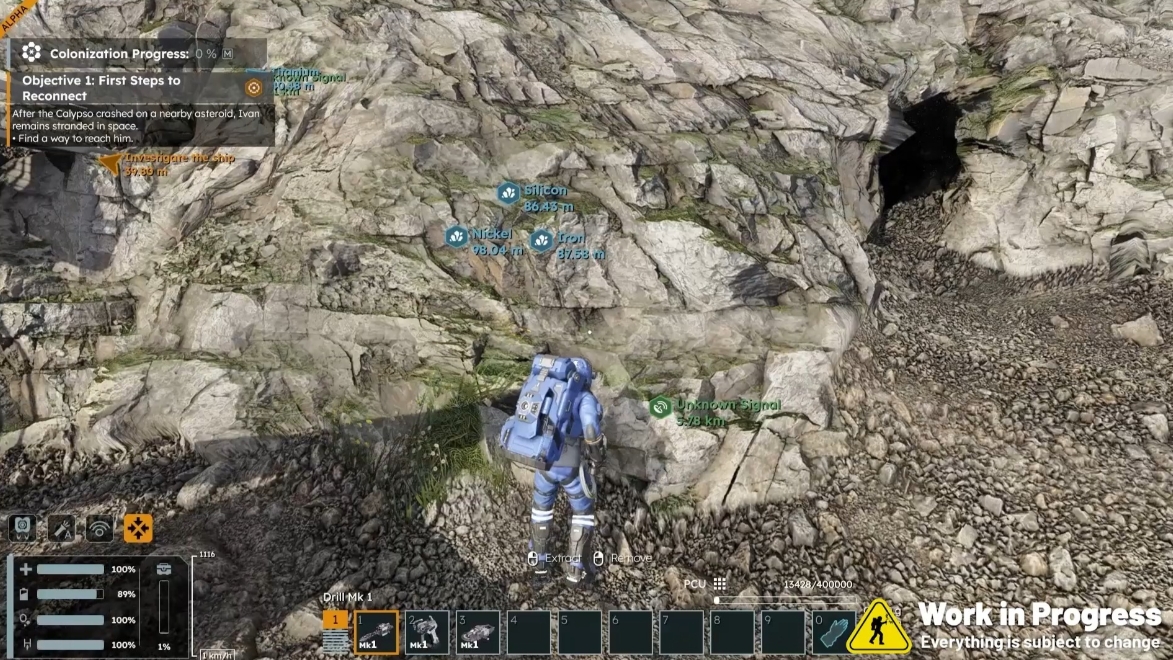Viewport: 1173px width, 660px height.
Task: Select the Drill Mk 1 hotbar slot
Action: pyautogui.click(x=375, y=632)
